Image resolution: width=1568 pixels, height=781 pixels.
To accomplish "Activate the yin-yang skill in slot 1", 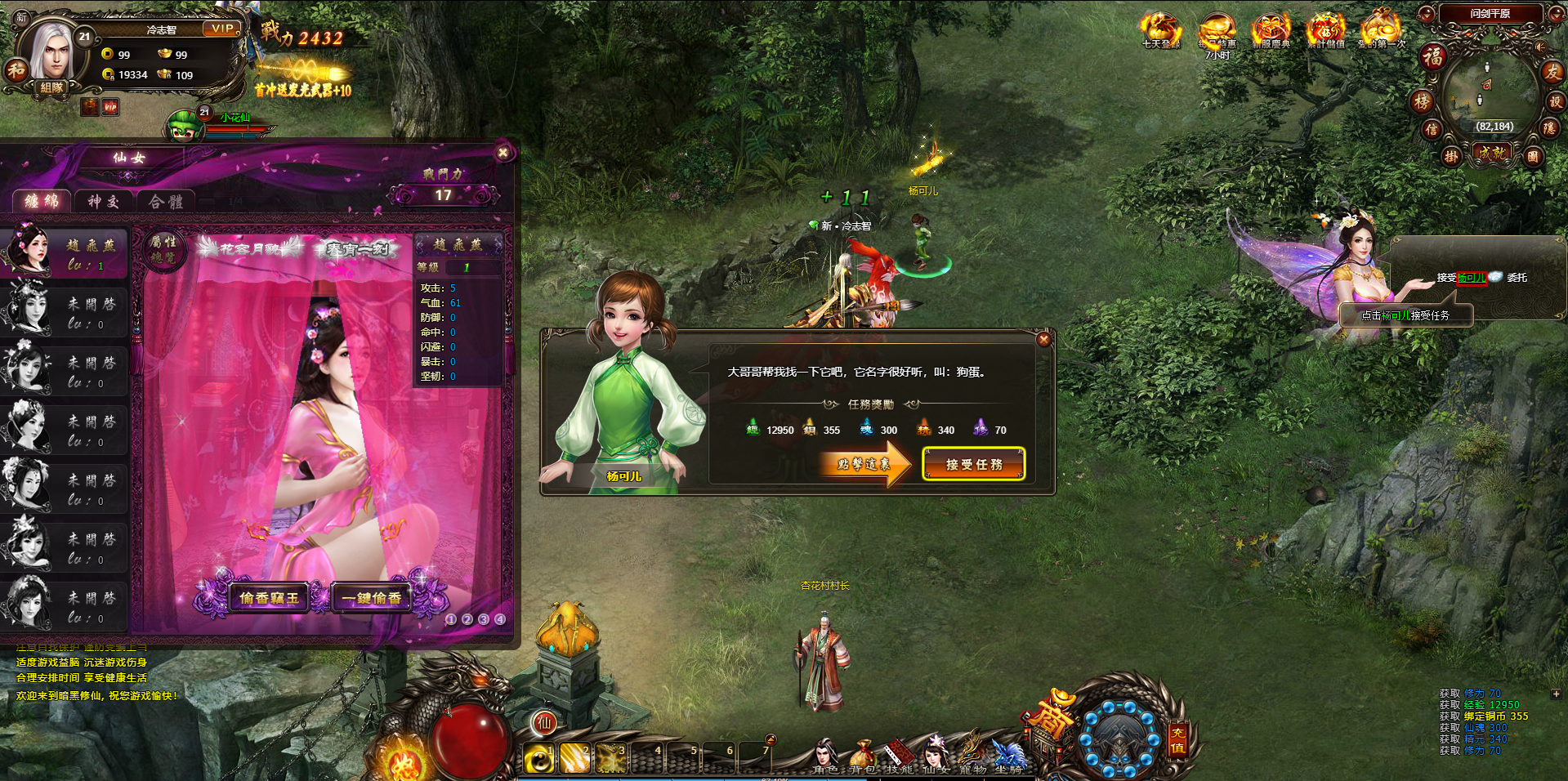I will (538, 758).
